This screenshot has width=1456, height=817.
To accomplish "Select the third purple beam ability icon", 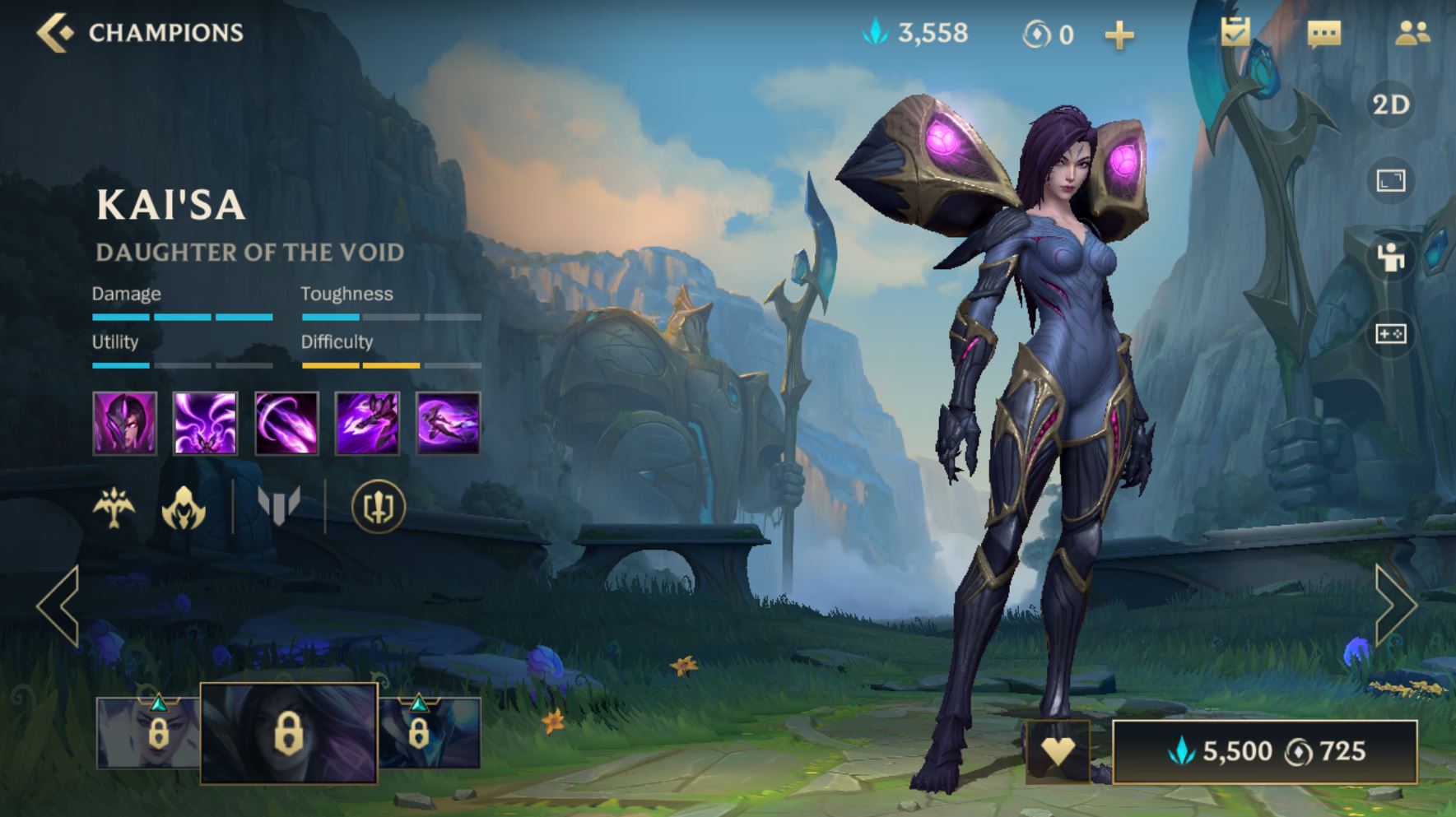I will [286, 423].
